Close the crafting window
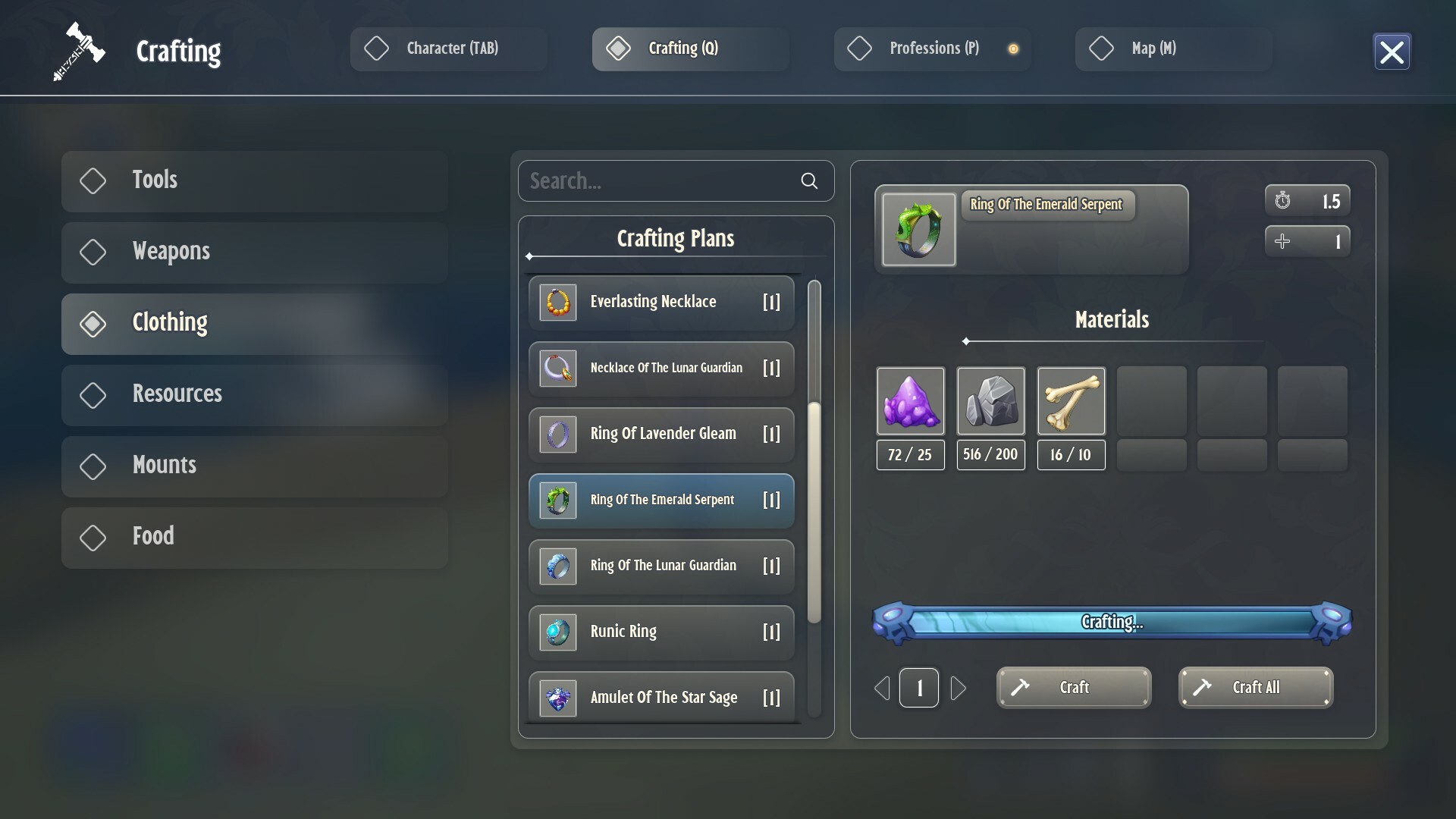 click(x=1392, y=52)
